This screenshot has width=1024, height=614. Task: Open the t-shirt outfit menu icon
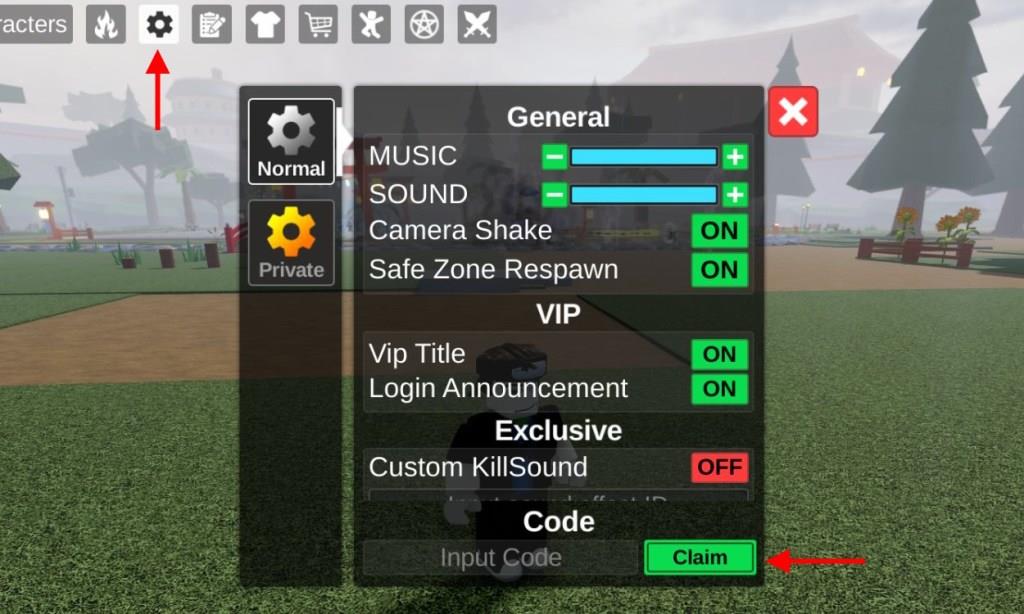[x=265, y=24]
